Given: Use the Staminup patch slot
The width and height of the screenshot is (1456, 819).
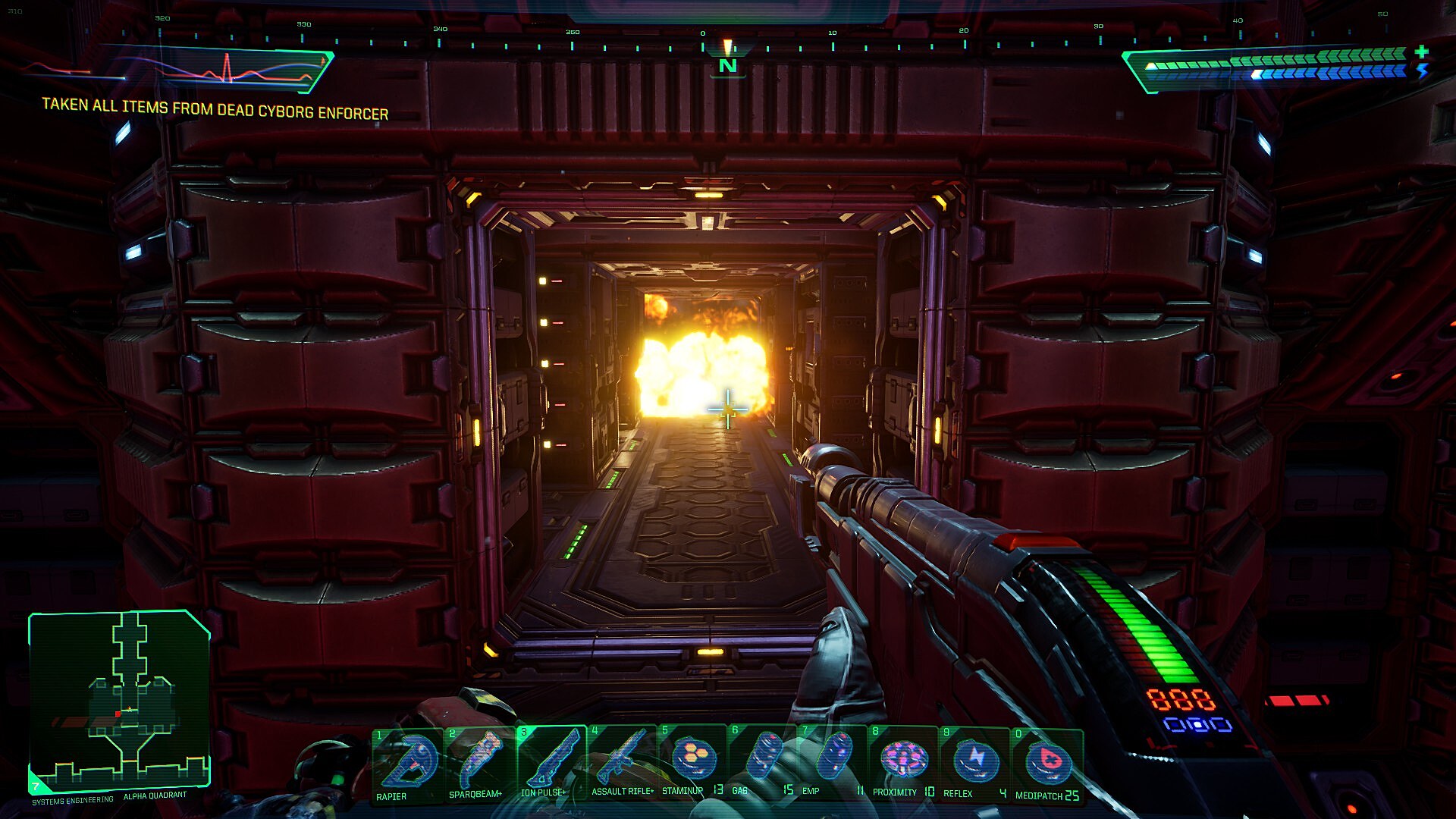Looking at the screenshot, I should (692, 761).
